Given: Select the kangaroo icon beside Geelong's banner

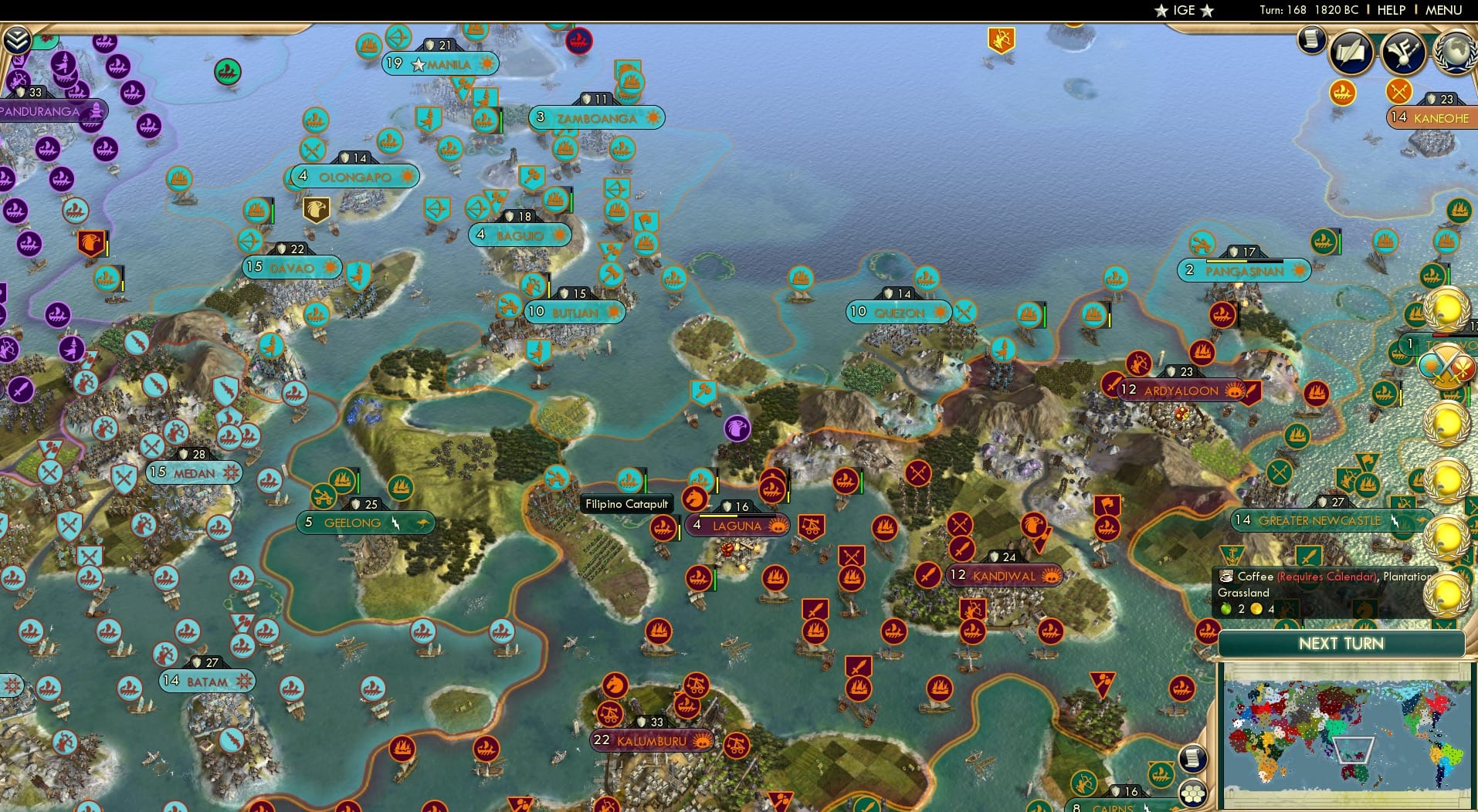Looking at the screenshot, I should [423, 523].
